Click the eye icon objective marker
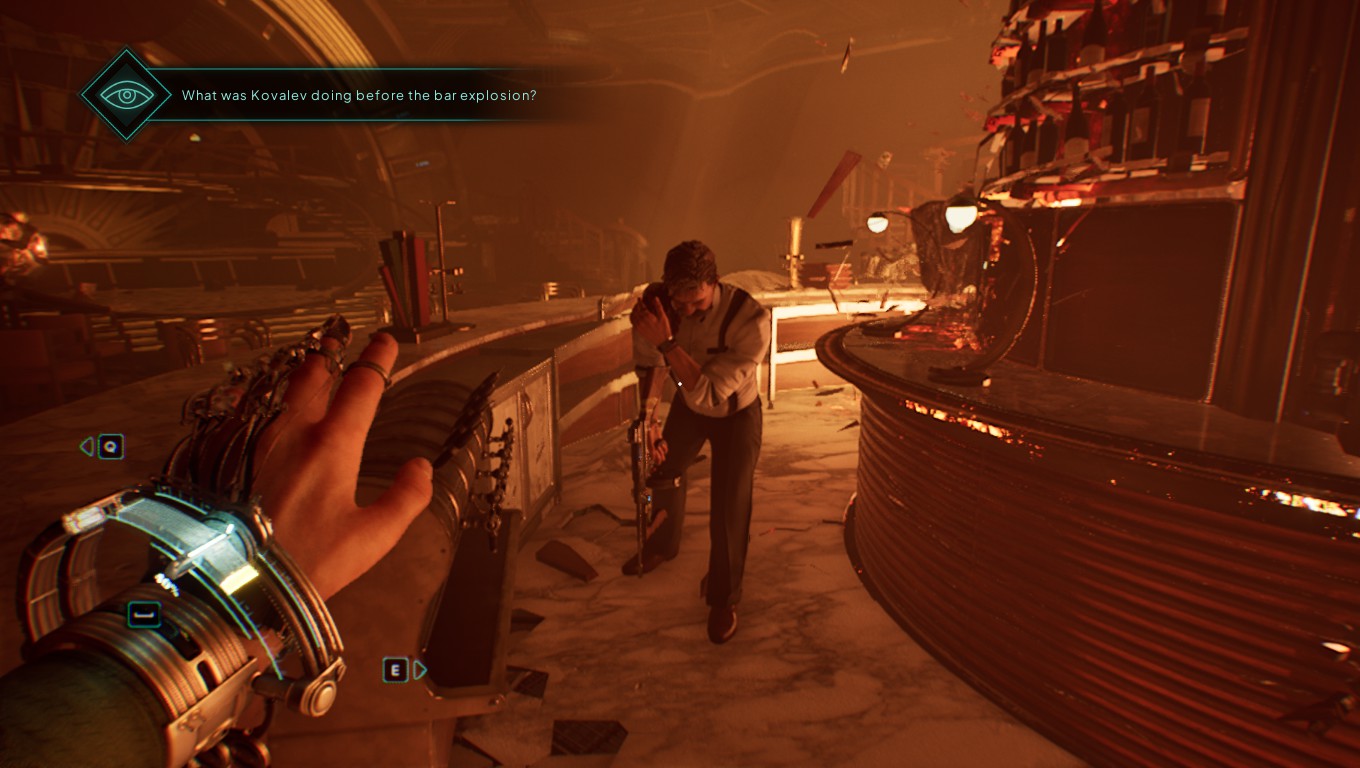This screenshot has width=1360, height=768. 126,95
